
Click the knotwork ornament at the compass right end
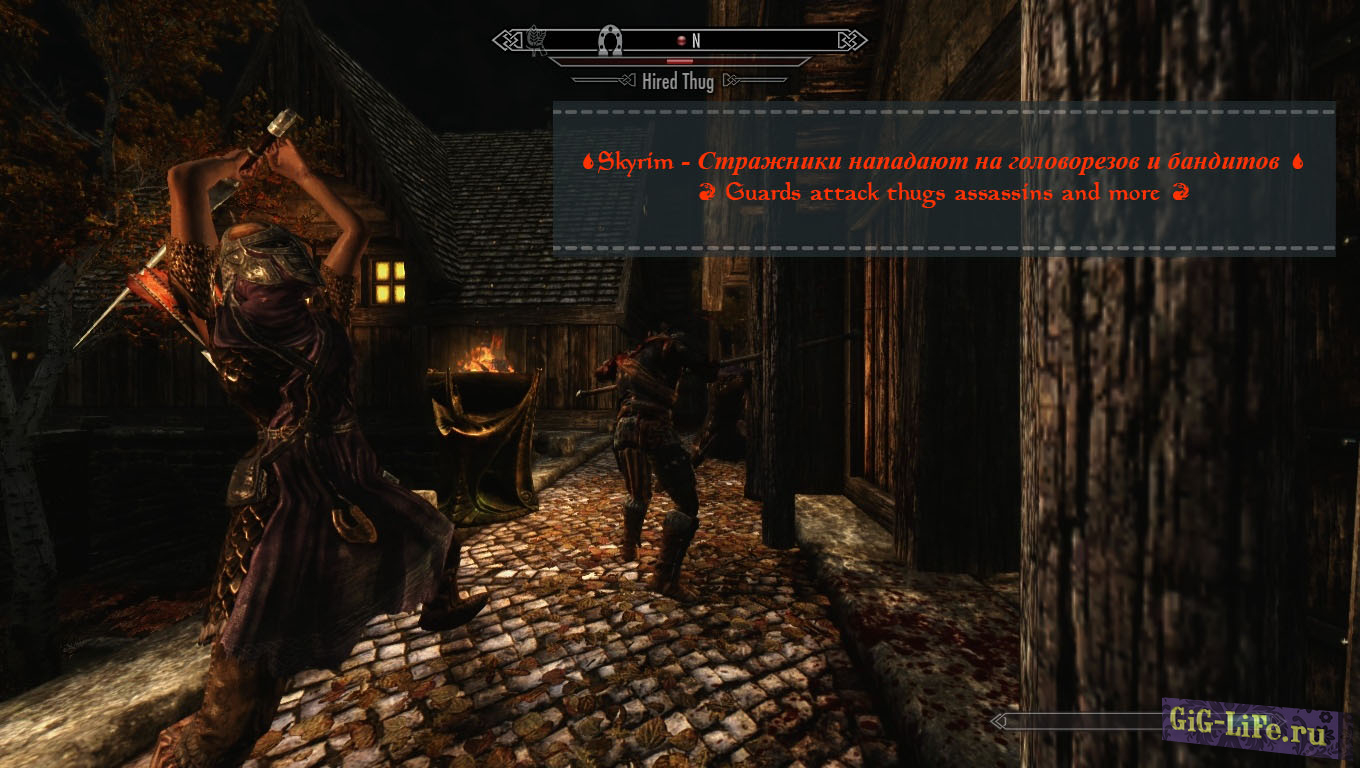(x=852, y=39)
